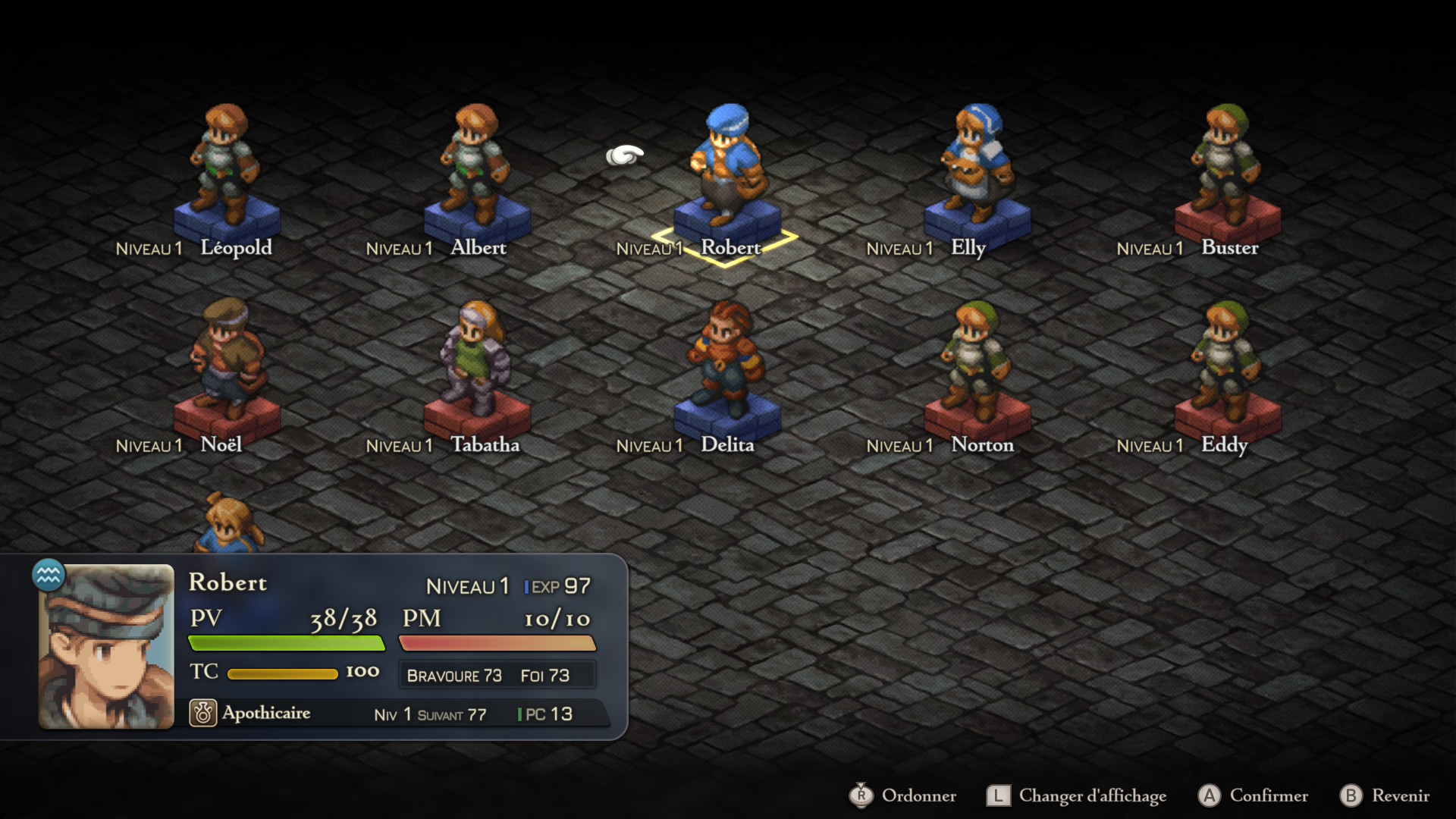Select the unit Norton
This screenshot has height=819, width=1456.
point(976,364)
